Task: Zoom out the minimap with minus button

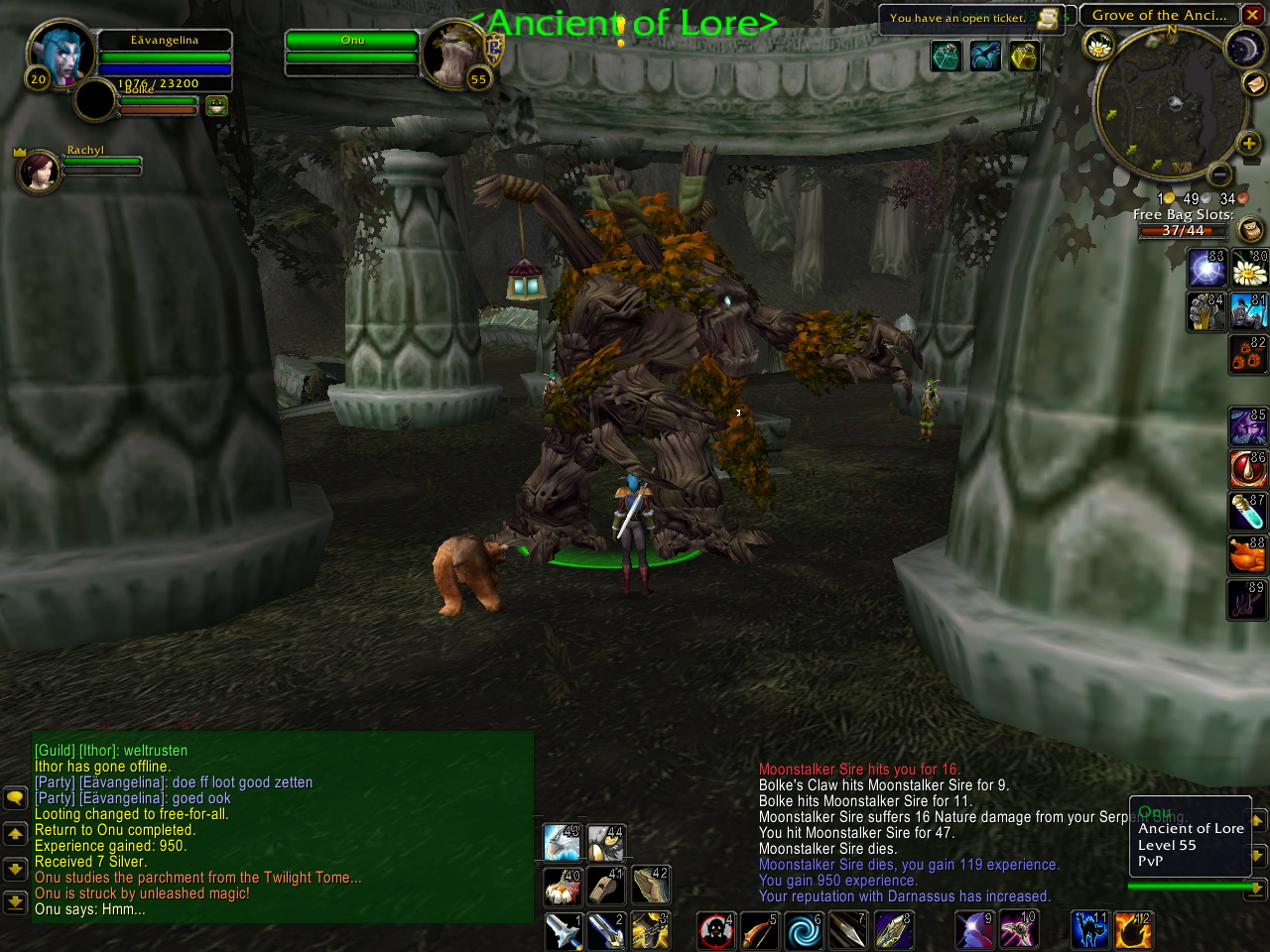Action: point(1219,176)
